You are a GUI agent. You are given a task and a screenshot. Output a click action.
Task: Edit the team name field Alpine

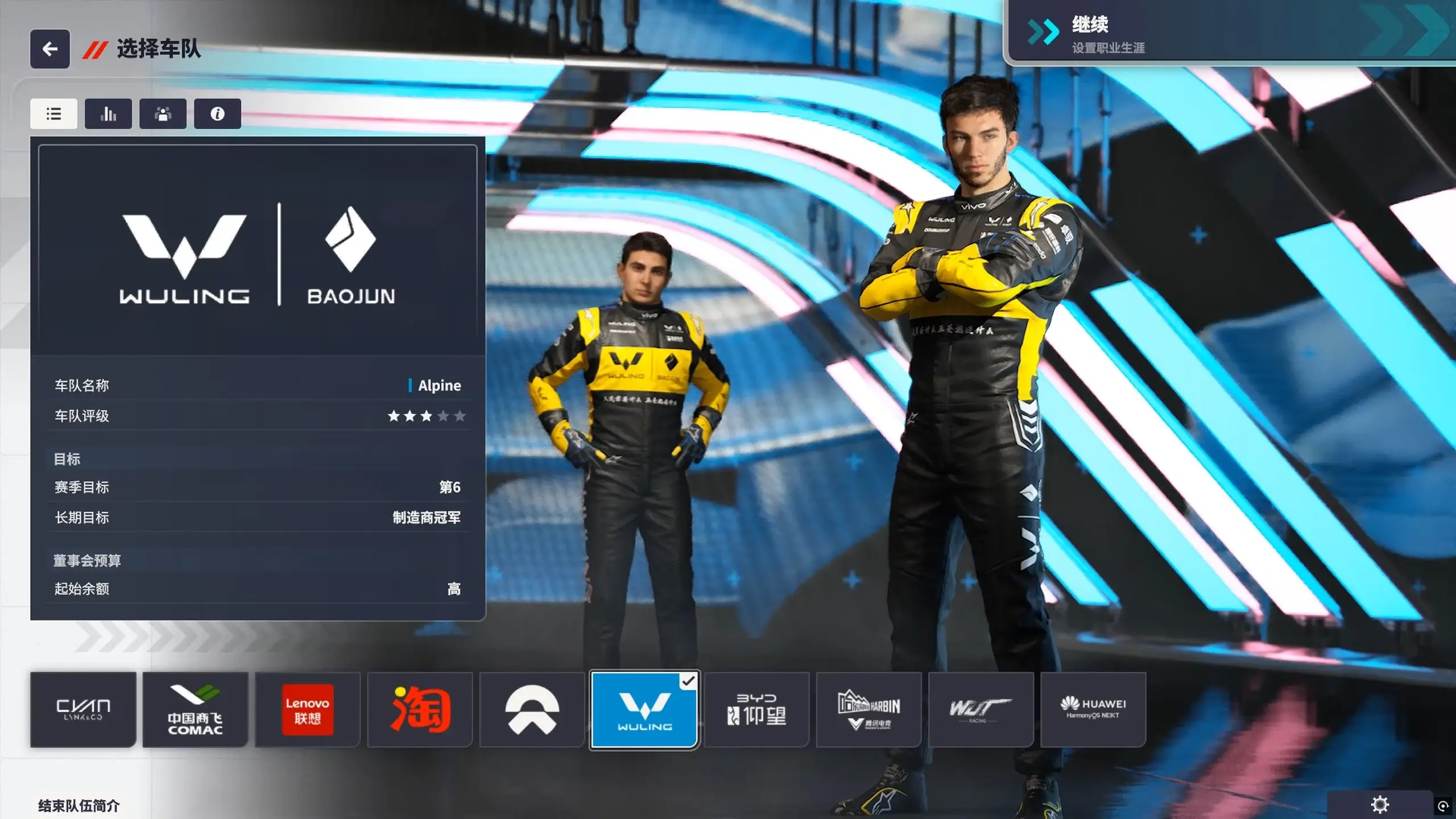[439, 386]
